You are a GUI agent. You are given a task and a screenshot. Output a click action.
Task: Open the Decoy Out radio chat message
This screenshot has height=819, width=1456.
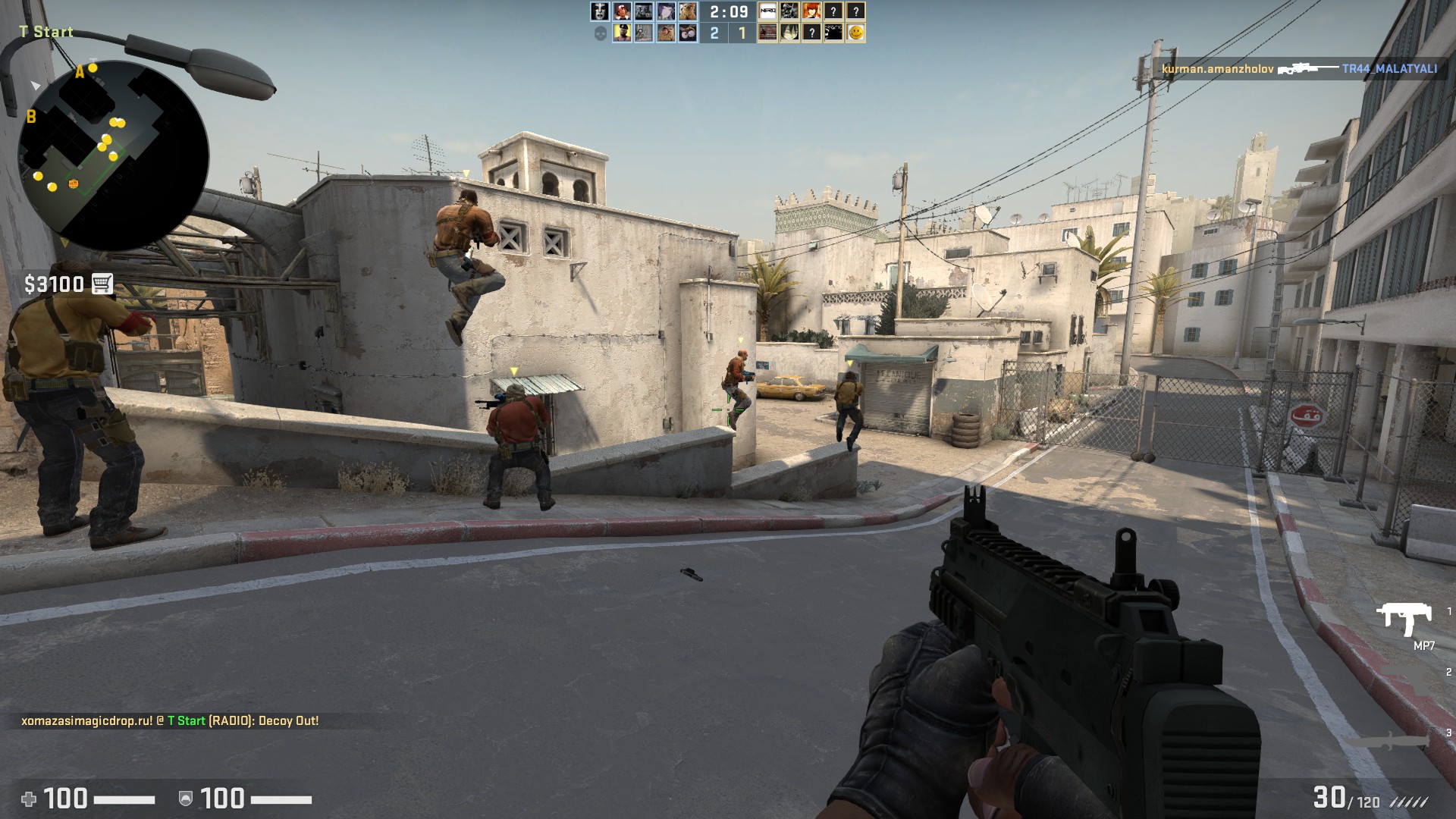[x=170, y=720]
